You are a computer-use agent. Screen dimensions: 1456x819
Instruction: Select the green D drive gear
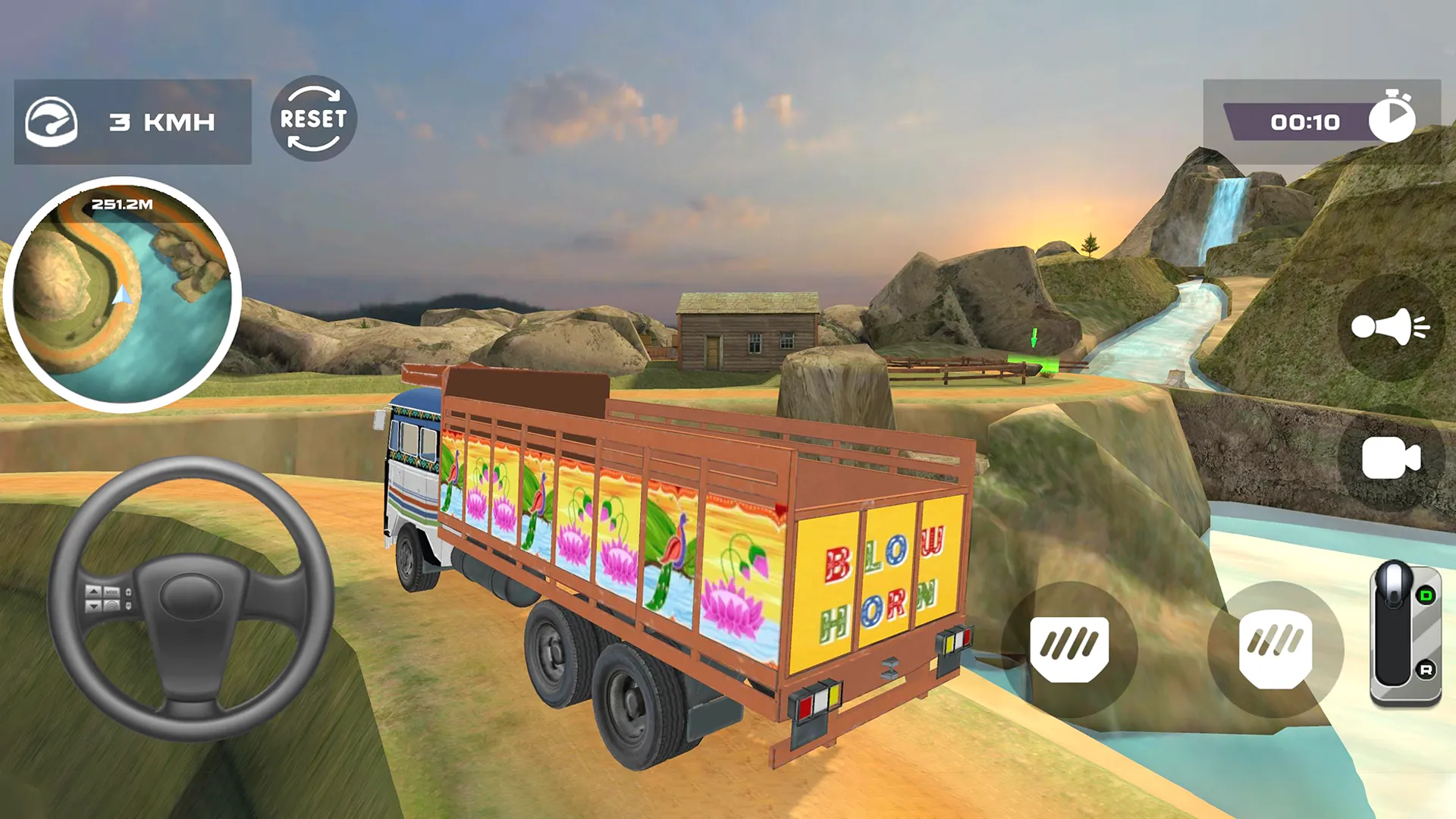coord(1426,595)
